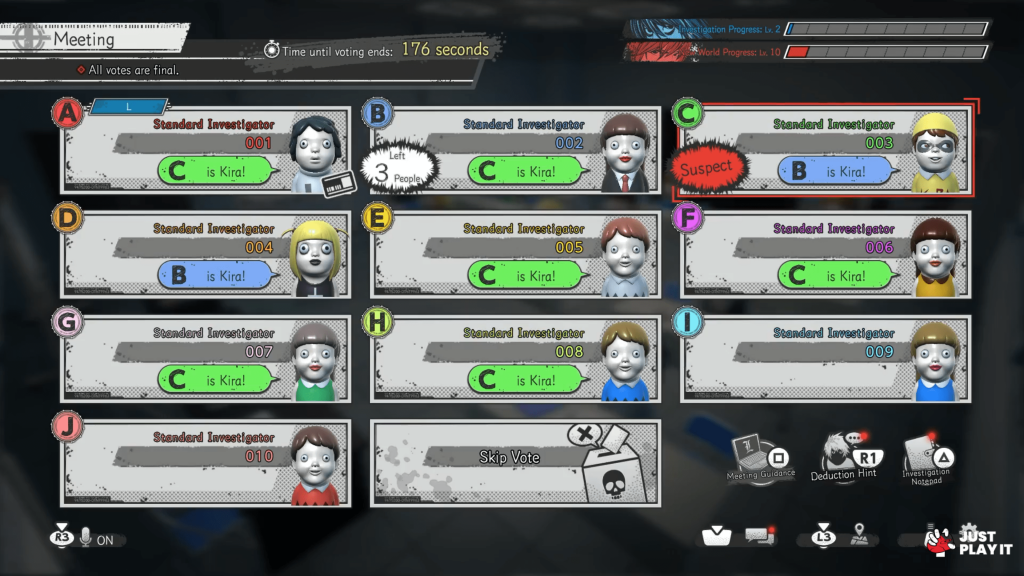This screenshot has height=576, width=1024.
Task: Show the Deduction Hint
Action: (843, 455)
